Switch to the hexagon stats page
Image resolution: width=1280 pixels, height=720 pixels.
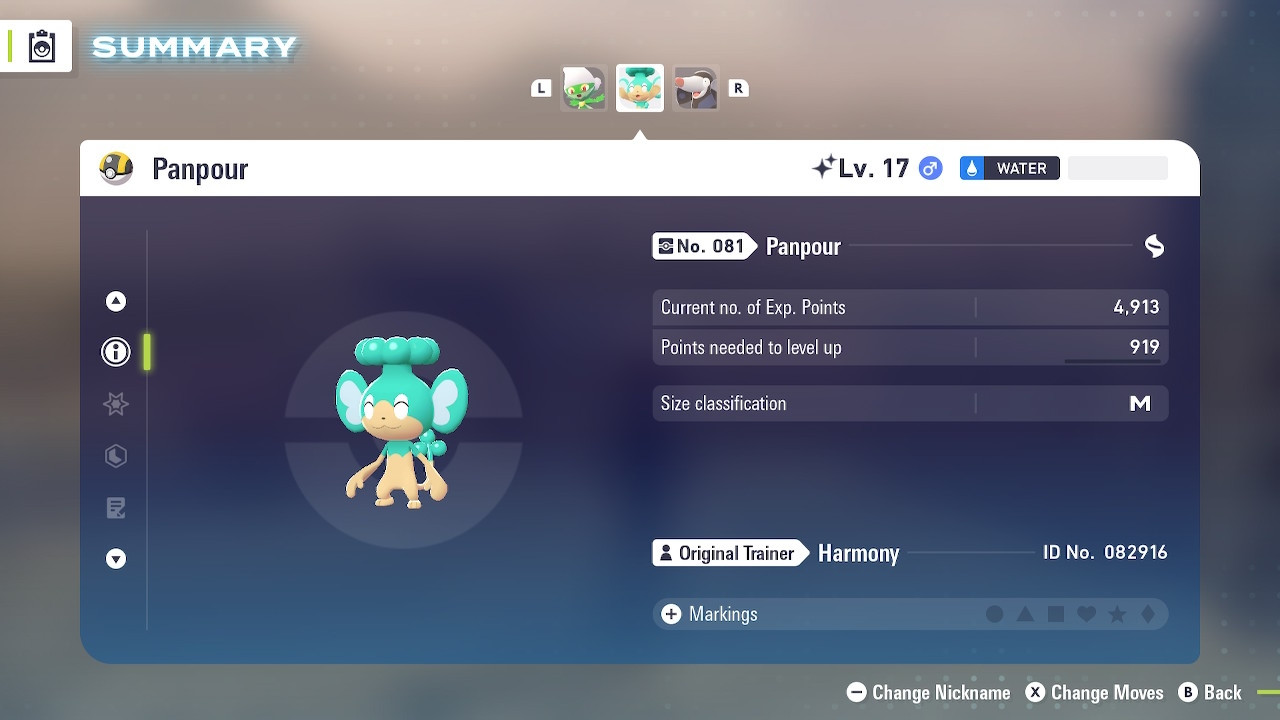pyautogui.click(x=116, y=456)
